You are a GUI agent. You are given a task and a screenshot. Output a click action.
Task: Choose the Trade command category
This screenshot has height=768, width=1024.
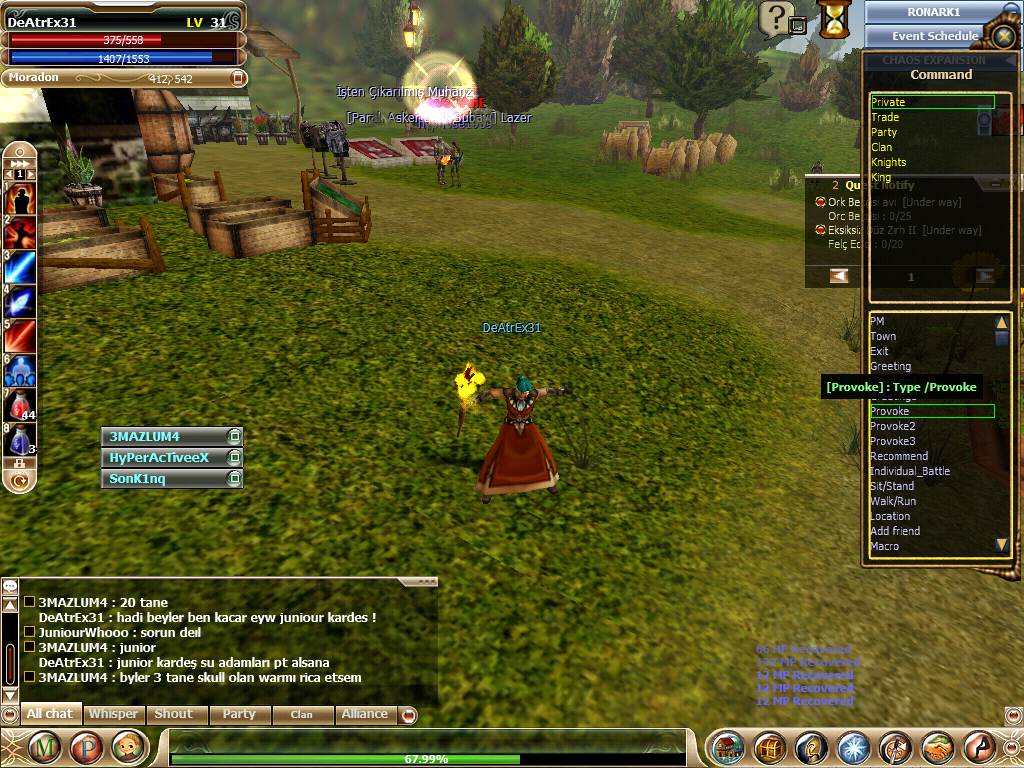(885, 117)
